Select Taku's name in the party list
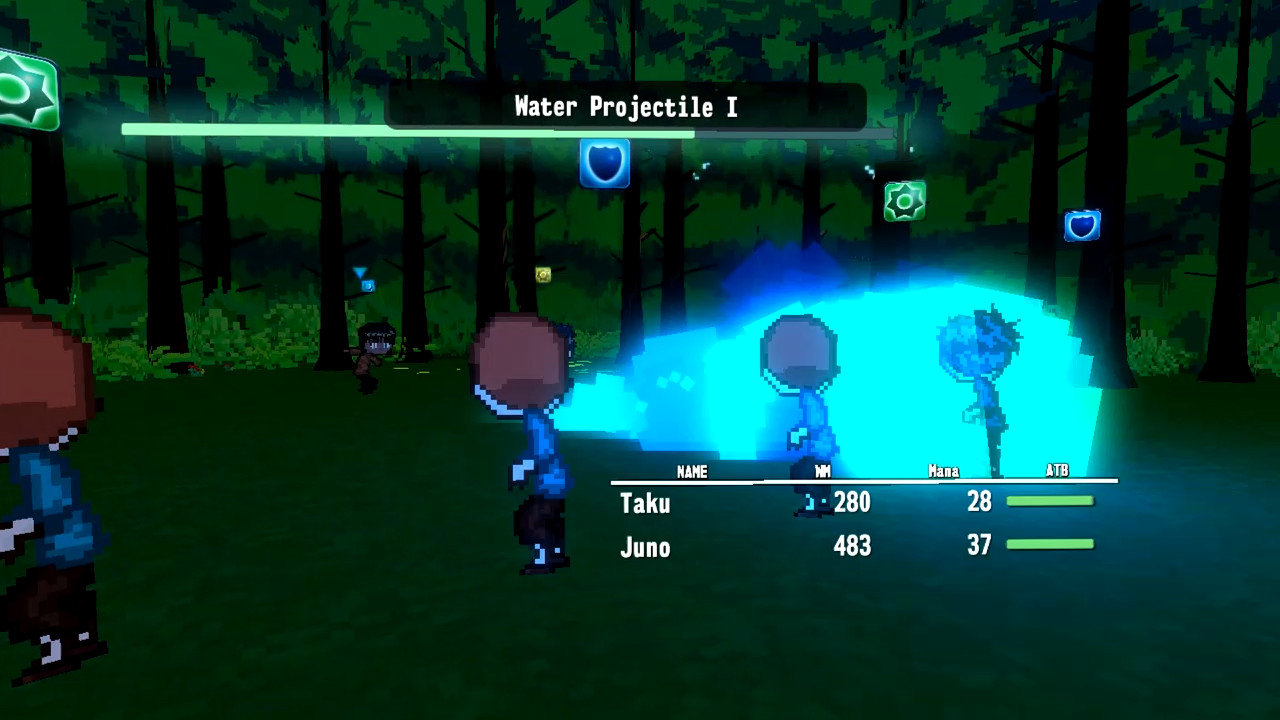The image size is (1280, 720). click(x=645, y=503)
